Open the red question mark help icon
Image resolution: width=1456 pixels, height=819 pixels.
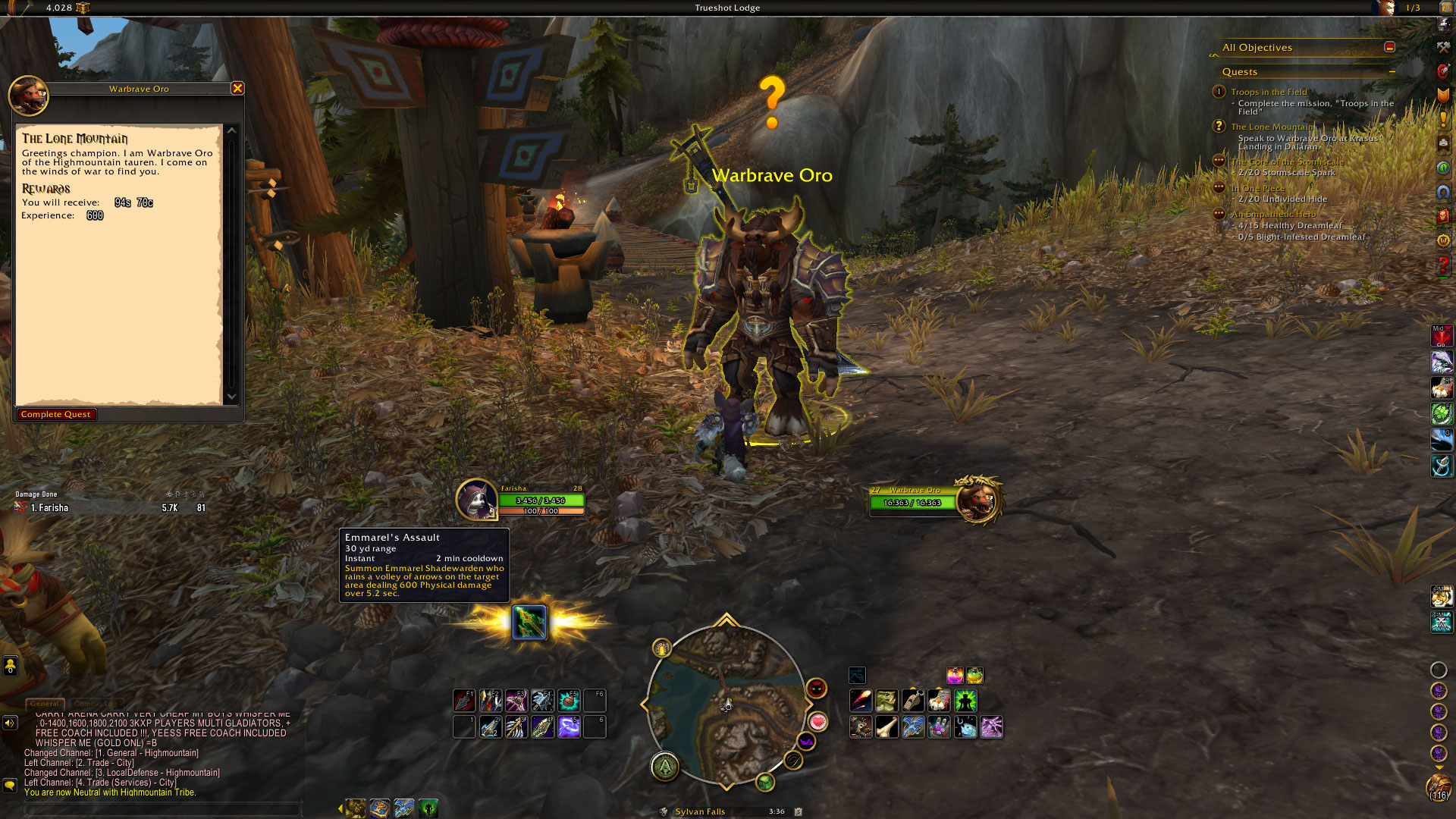[1443, 265]
